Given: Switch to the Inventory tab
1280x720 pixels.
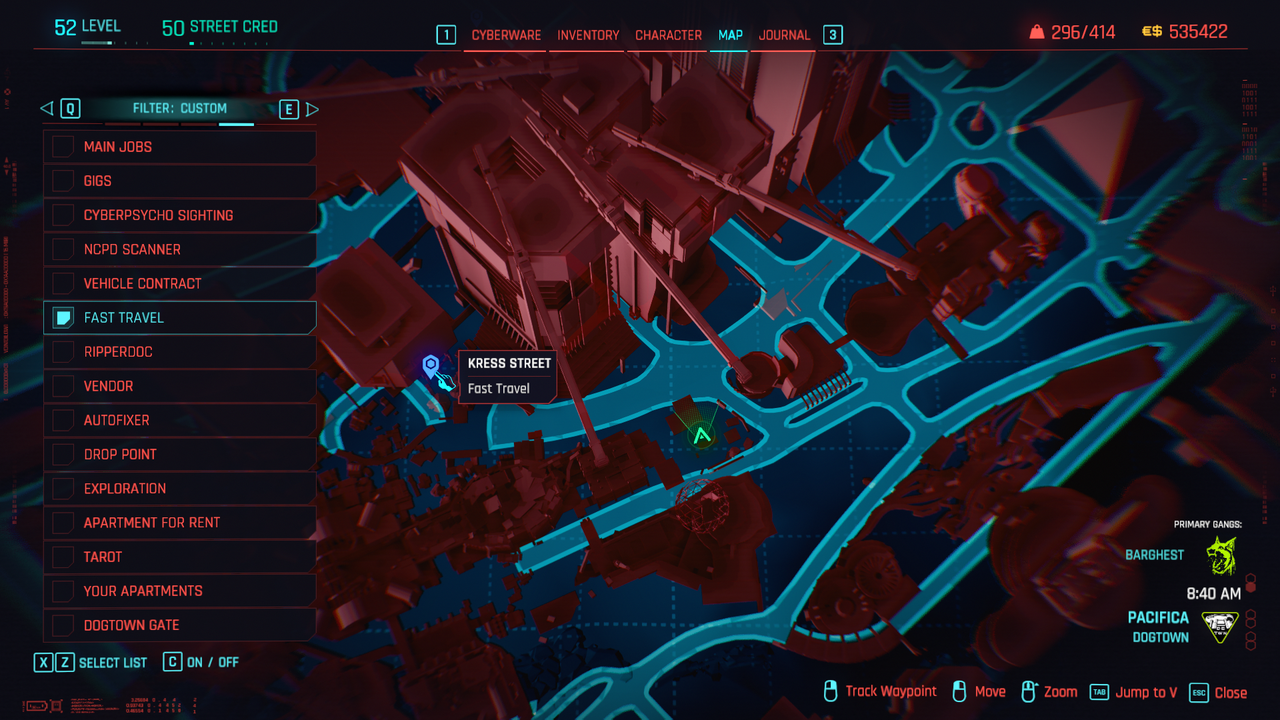Looking at the screenshot, I should tap(588, 35).
